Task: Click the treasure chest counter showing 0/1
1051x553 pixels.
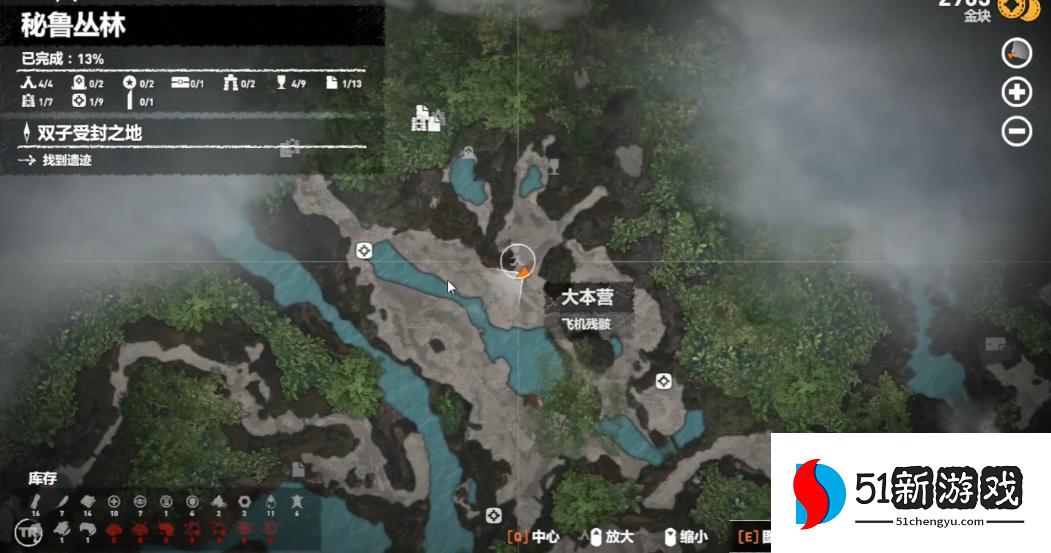Action: tap(187, 84)
